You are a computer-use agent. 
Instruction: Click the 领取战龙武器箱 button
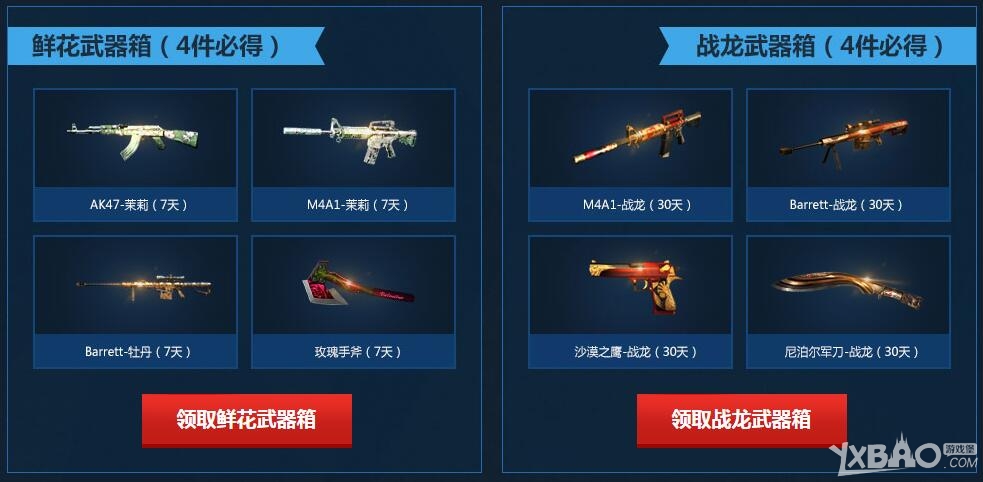tap(741, 419)
